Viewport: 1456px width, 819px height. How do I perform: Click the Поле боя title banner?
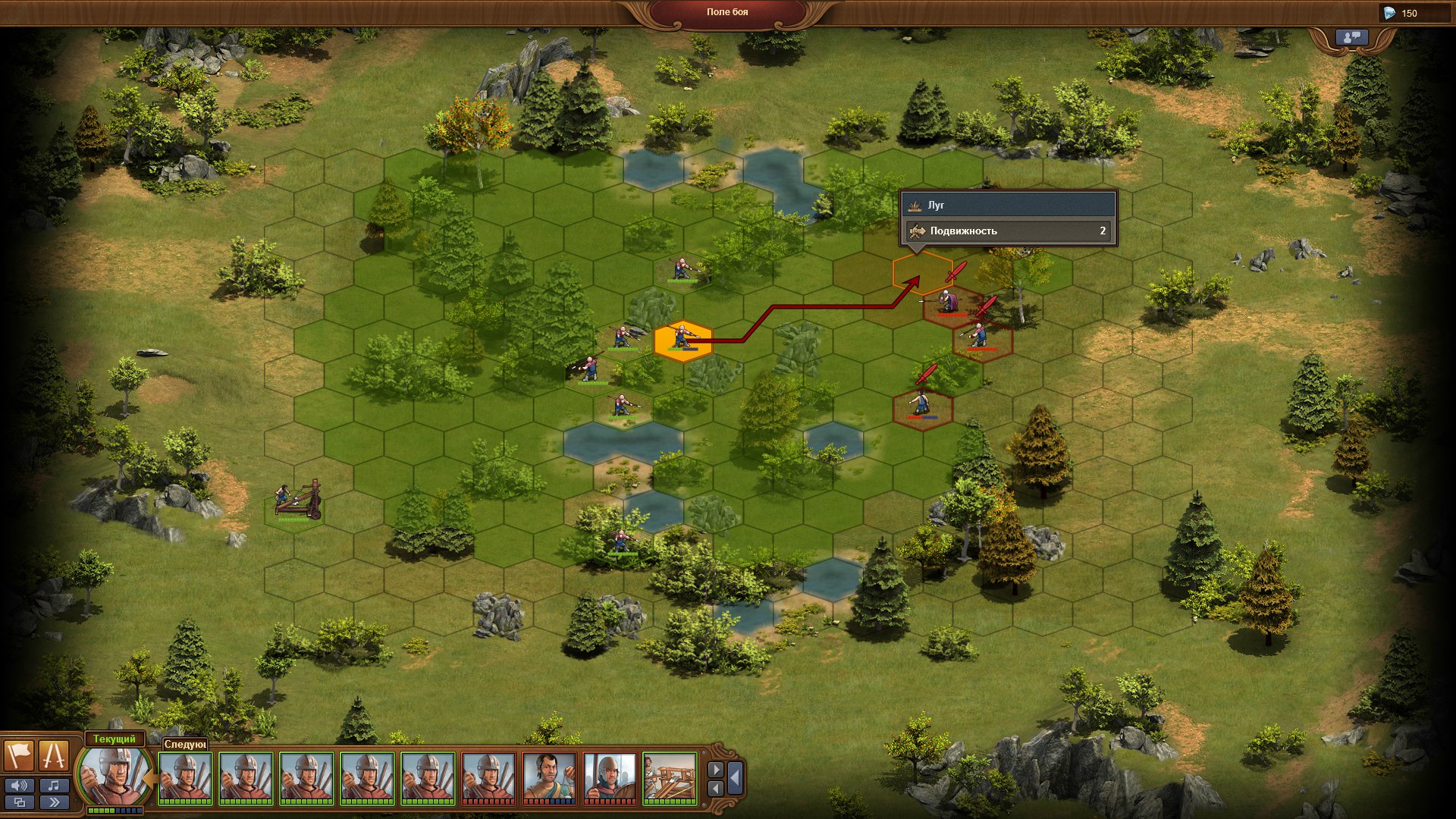pyautogui.click(x=727, y=12)
